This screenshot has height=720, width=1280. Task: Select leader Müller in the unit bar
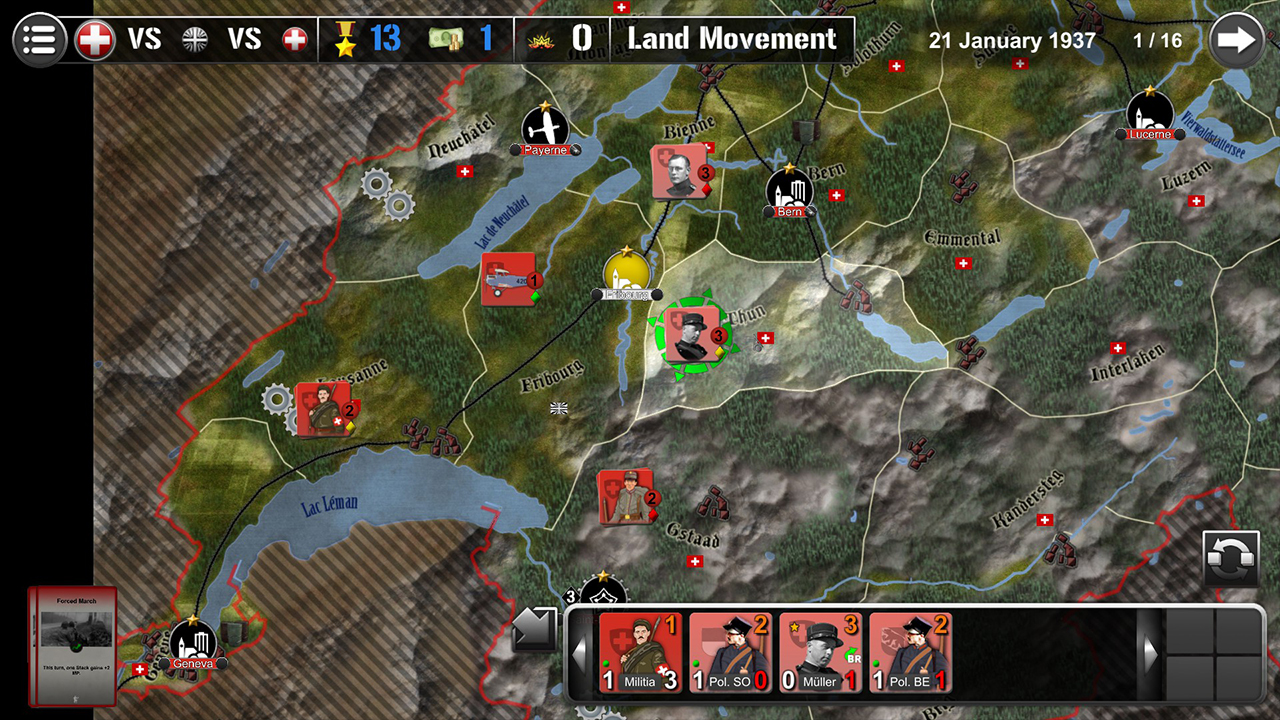click(x=820, y=655)
